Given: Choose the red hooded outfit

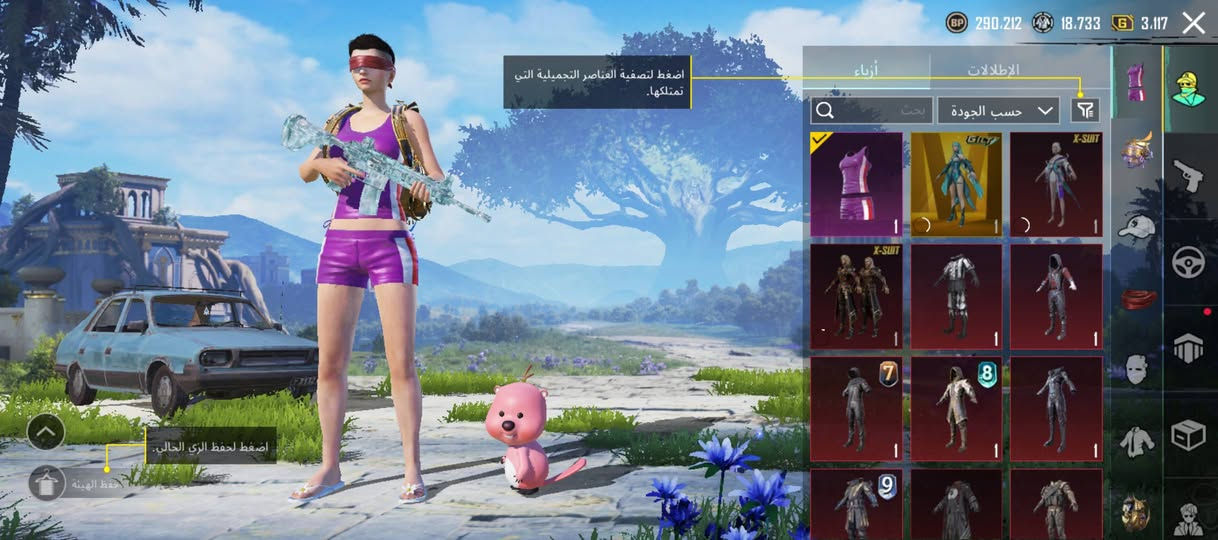Looking at the screenshot, I should coord(1056,297).
